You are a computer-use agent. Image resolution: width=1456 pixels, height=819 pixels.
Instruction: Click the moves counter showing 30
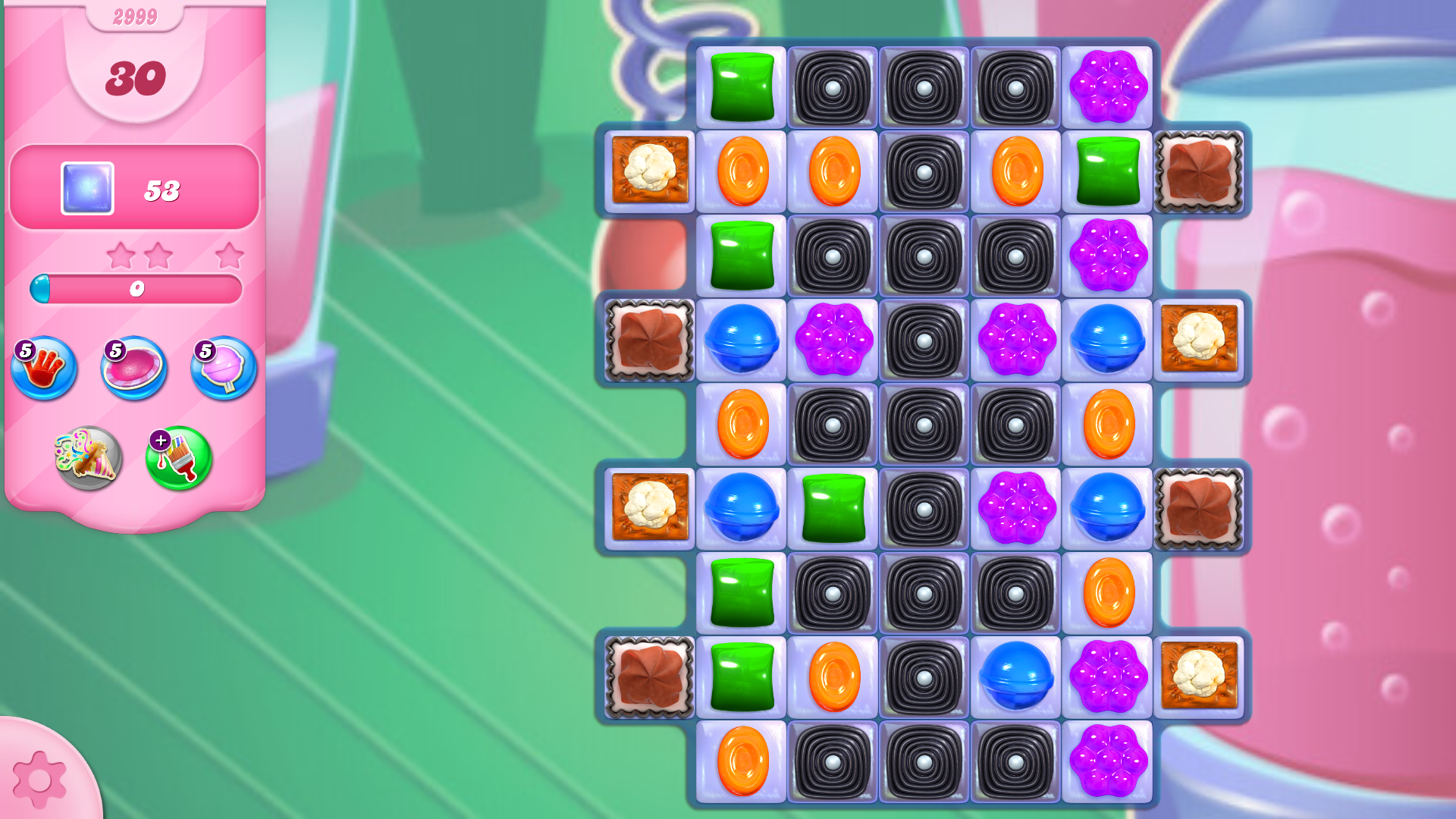pos(136,78)
